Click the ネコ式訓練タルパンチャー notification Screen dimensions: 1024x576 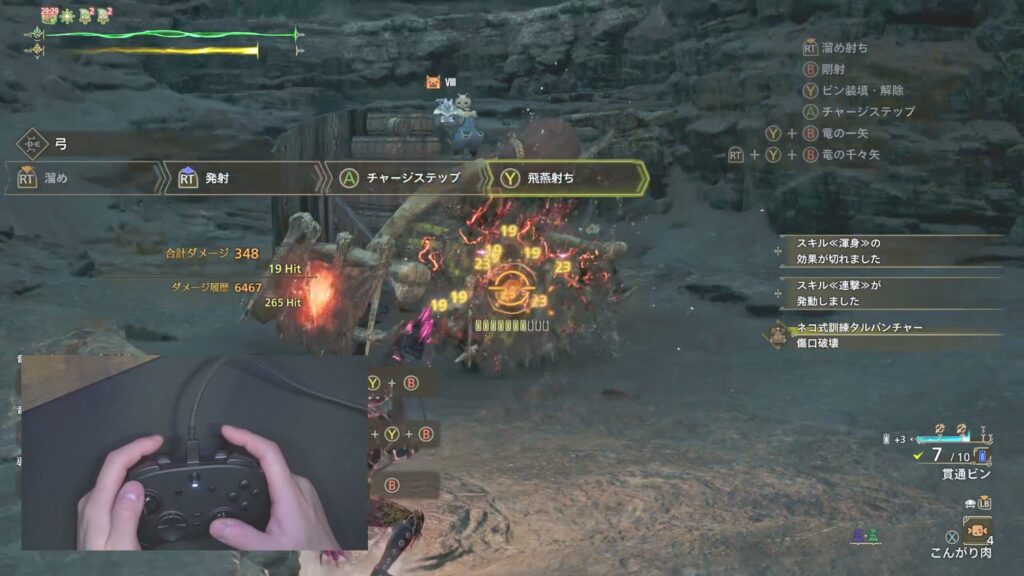coord(880,334)
